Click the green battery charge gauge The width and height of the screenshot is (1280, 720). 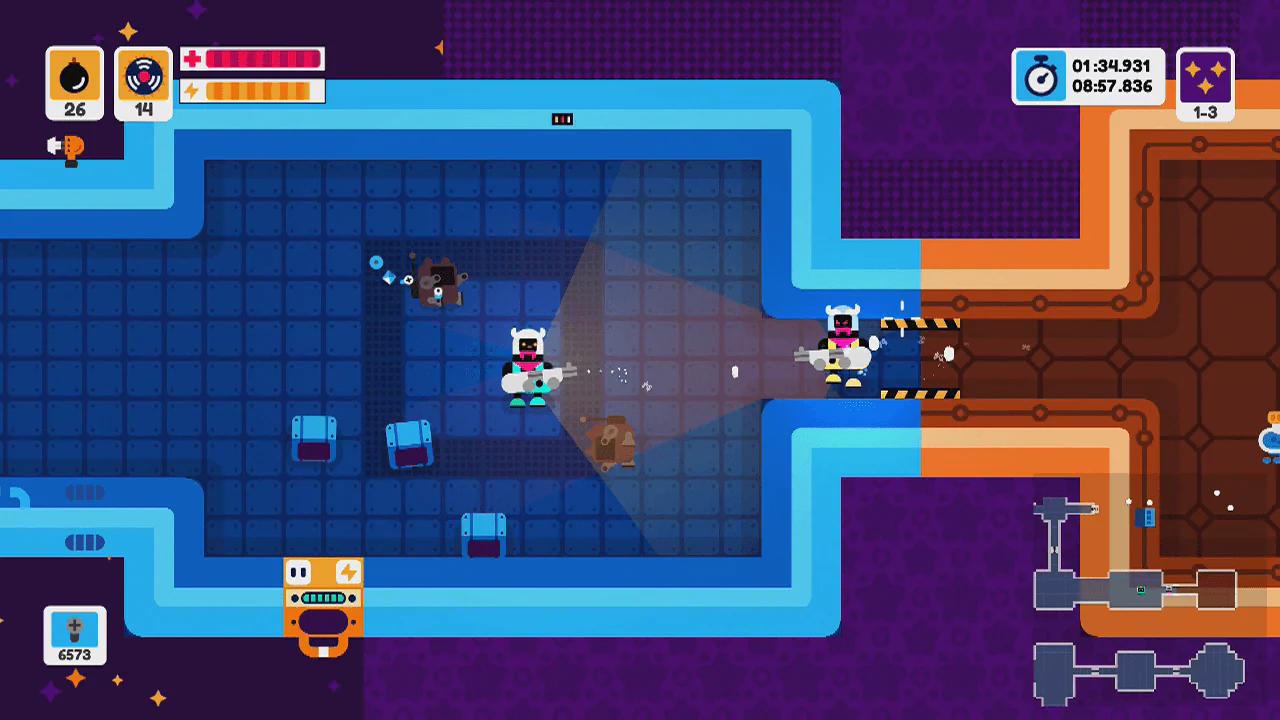(322, 598)
